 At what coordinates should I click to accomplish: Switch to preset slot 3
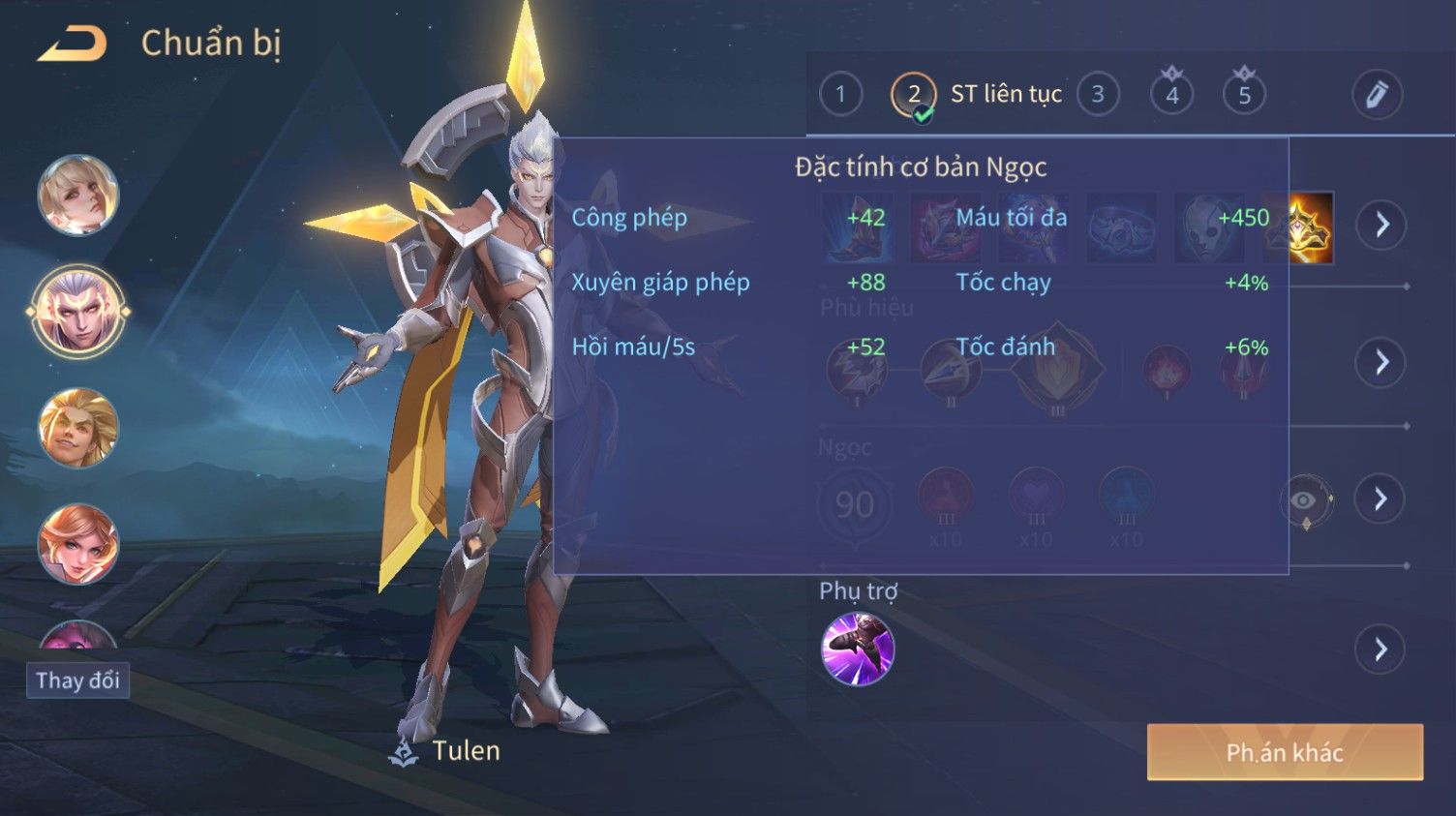(1098, 95)
